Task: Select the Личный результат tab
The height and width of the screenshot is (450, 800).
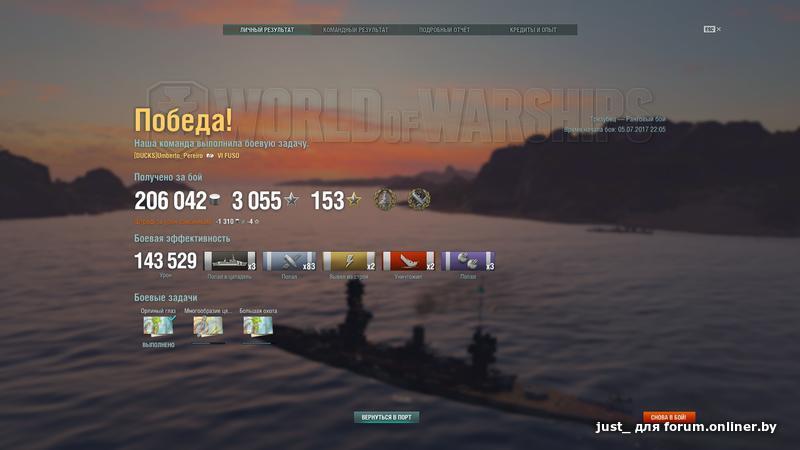Action: pyautogui.click(x=267, y=30)
